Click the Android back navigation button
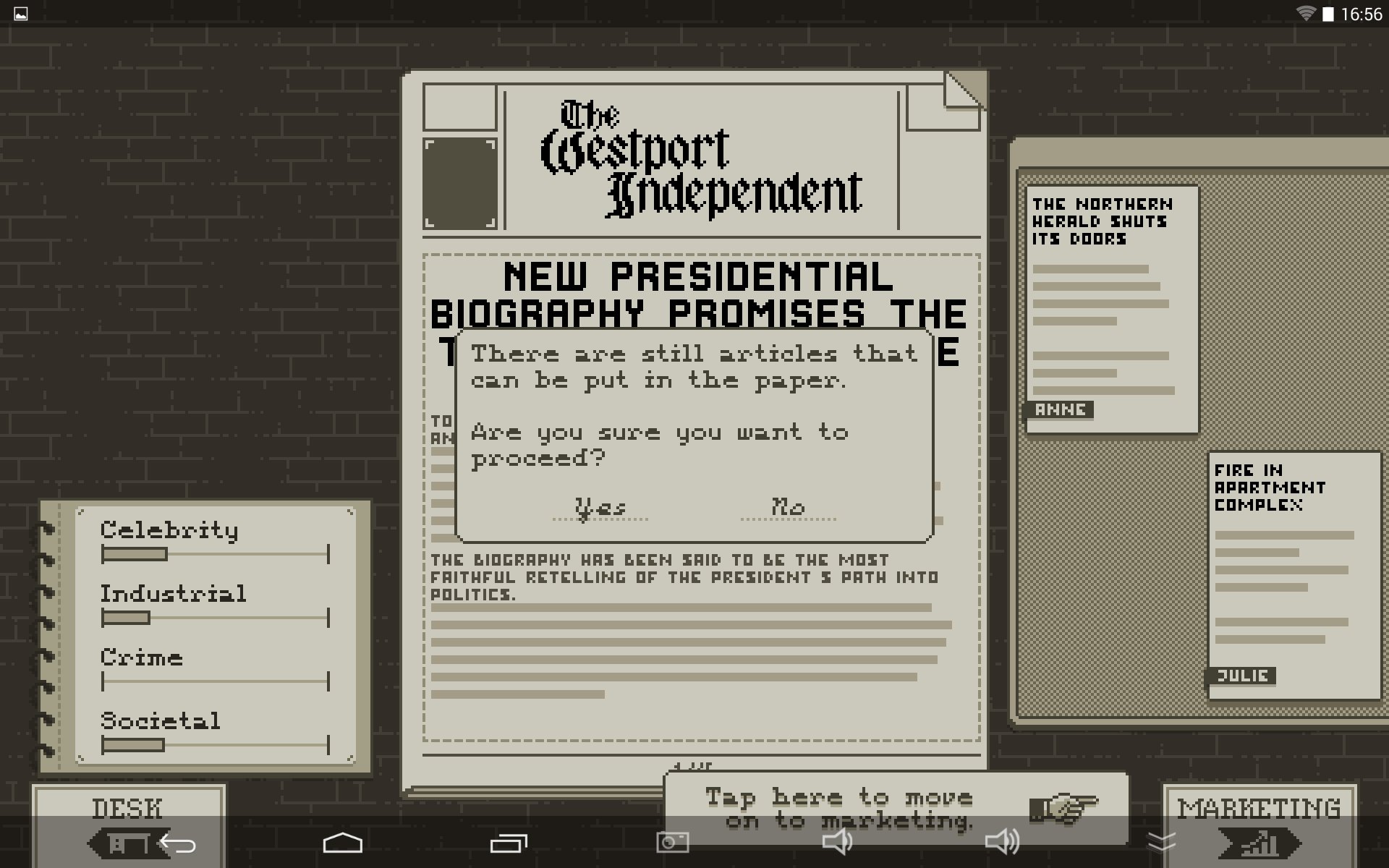 [177, 843]
